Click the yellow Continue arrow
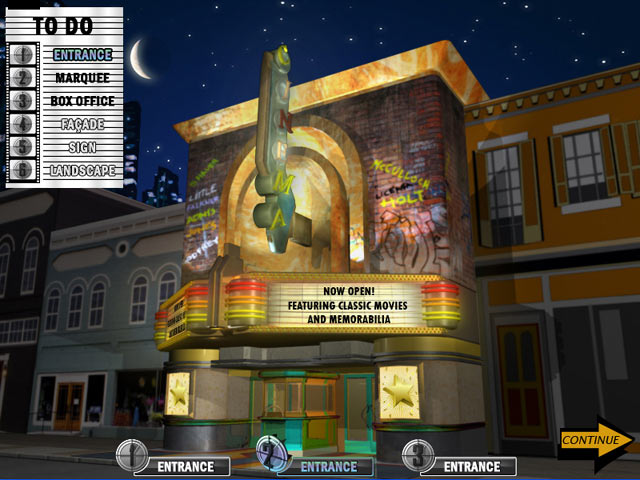Screen dimensions: 640x480 point(596,440)
